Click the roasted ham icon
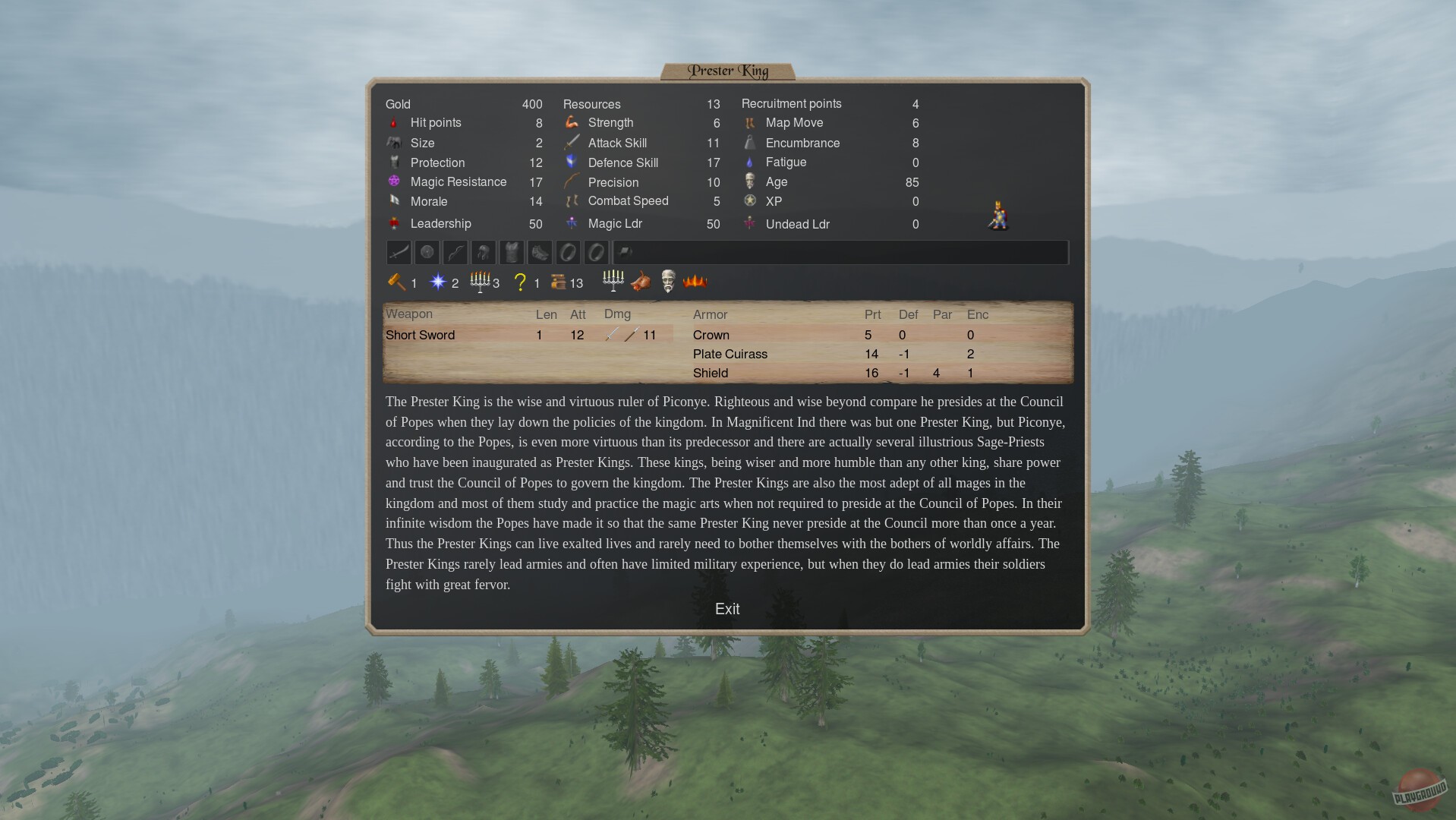Image resolution: width=1456 pixels, height=820 pixels. [640, 282]
